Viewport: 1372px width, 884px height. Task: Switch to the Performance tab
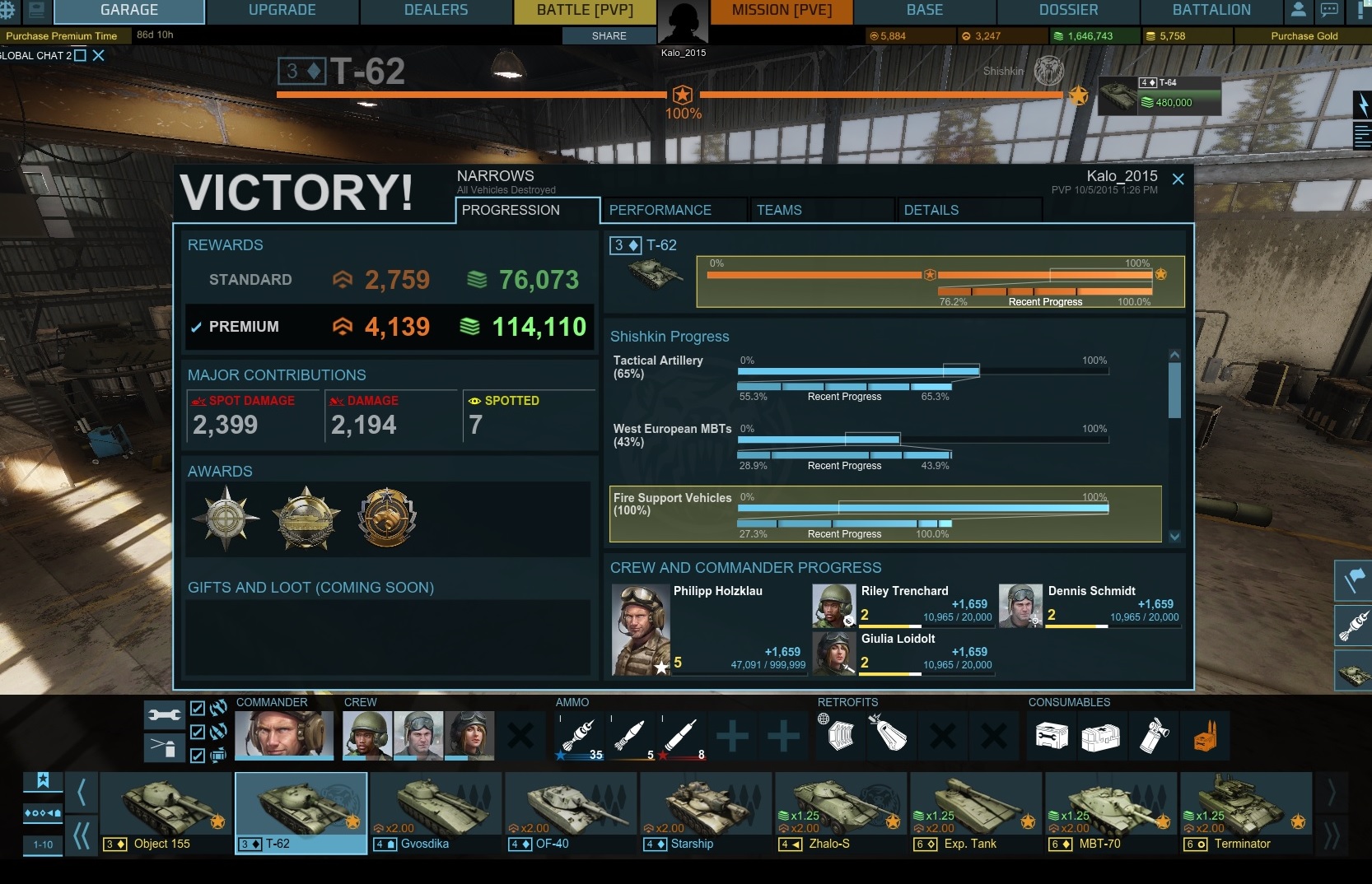(660, 210)
